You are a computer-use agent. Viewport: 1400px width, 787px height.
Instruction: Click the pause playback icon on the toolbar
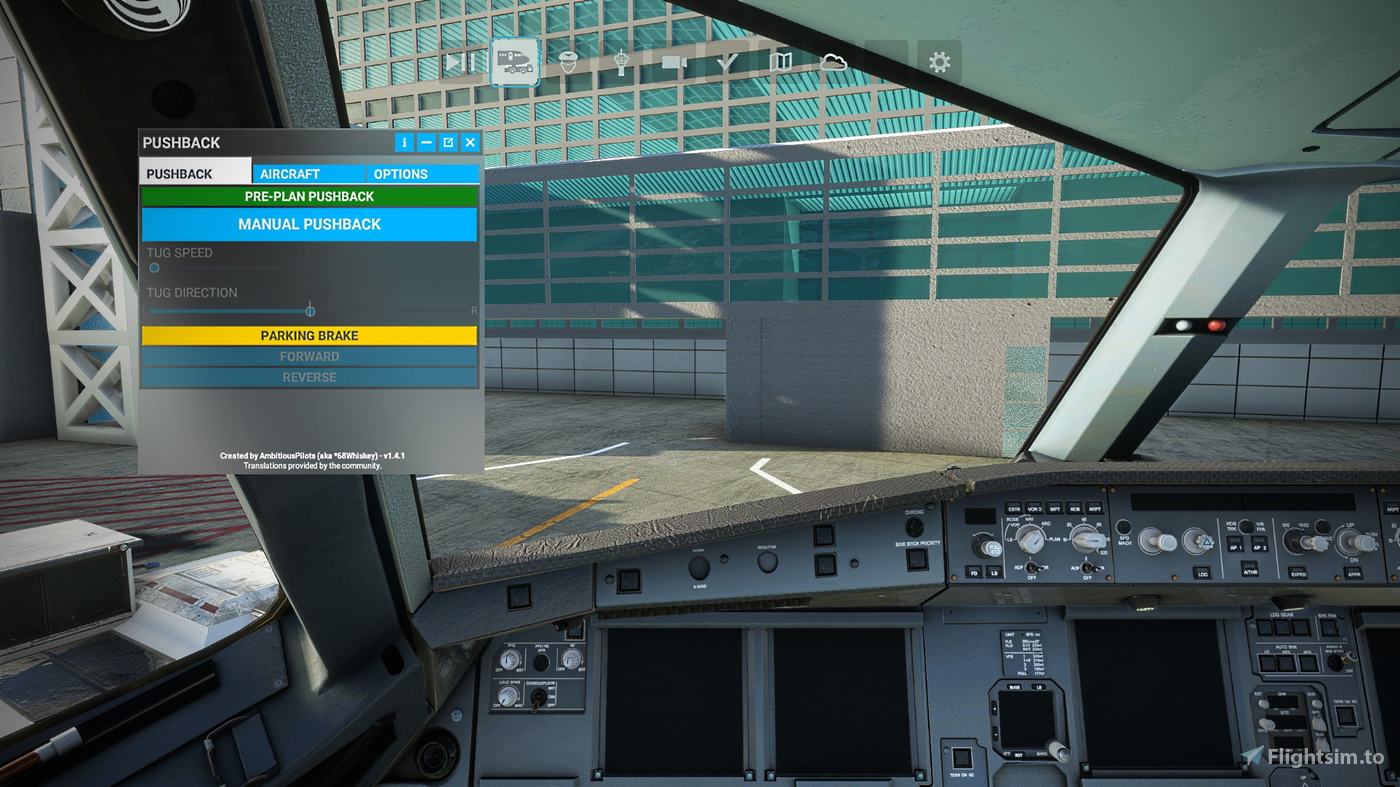click(x=463, y=62)
